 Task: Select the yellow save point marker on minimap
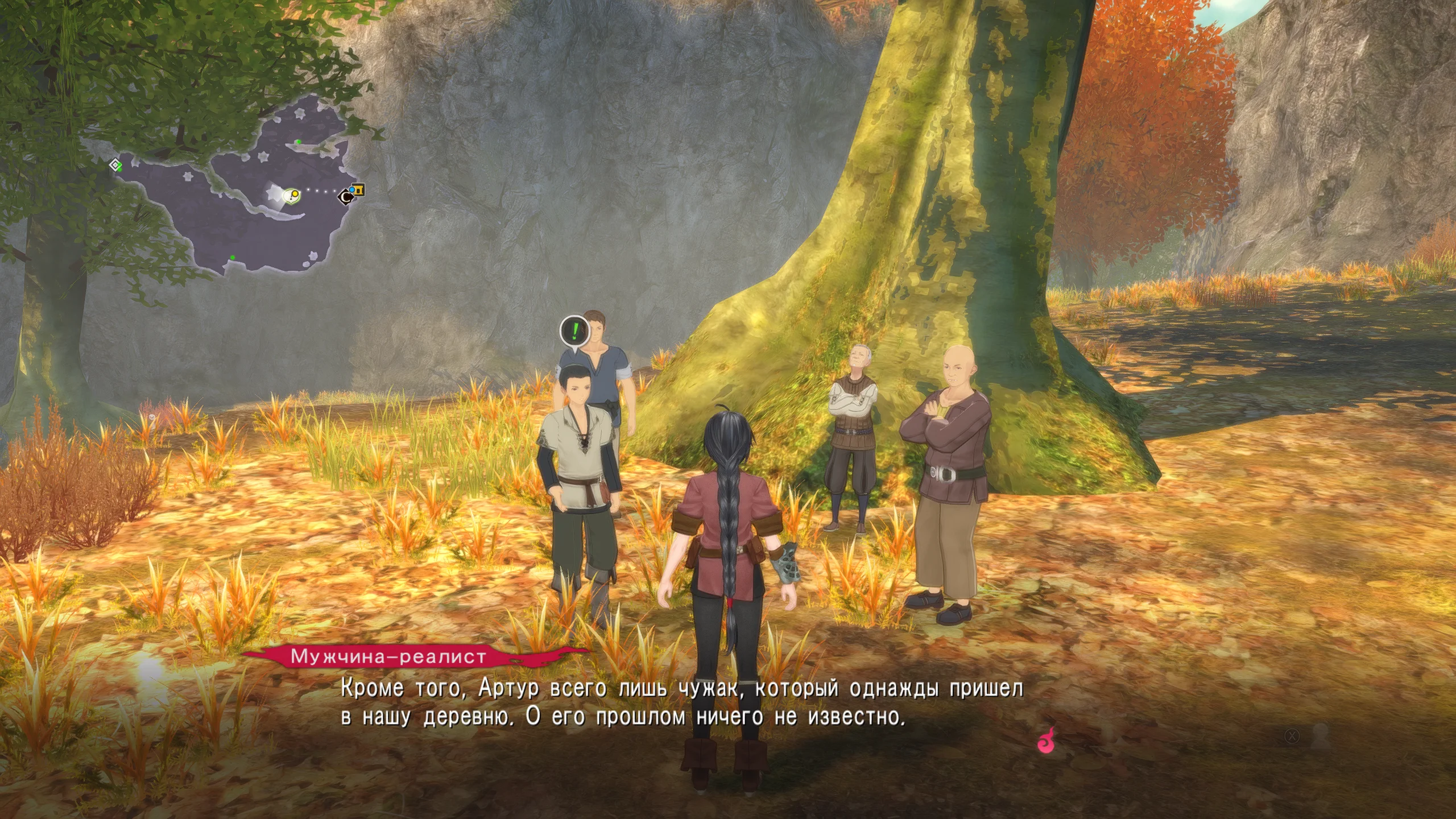pos(359,190)
